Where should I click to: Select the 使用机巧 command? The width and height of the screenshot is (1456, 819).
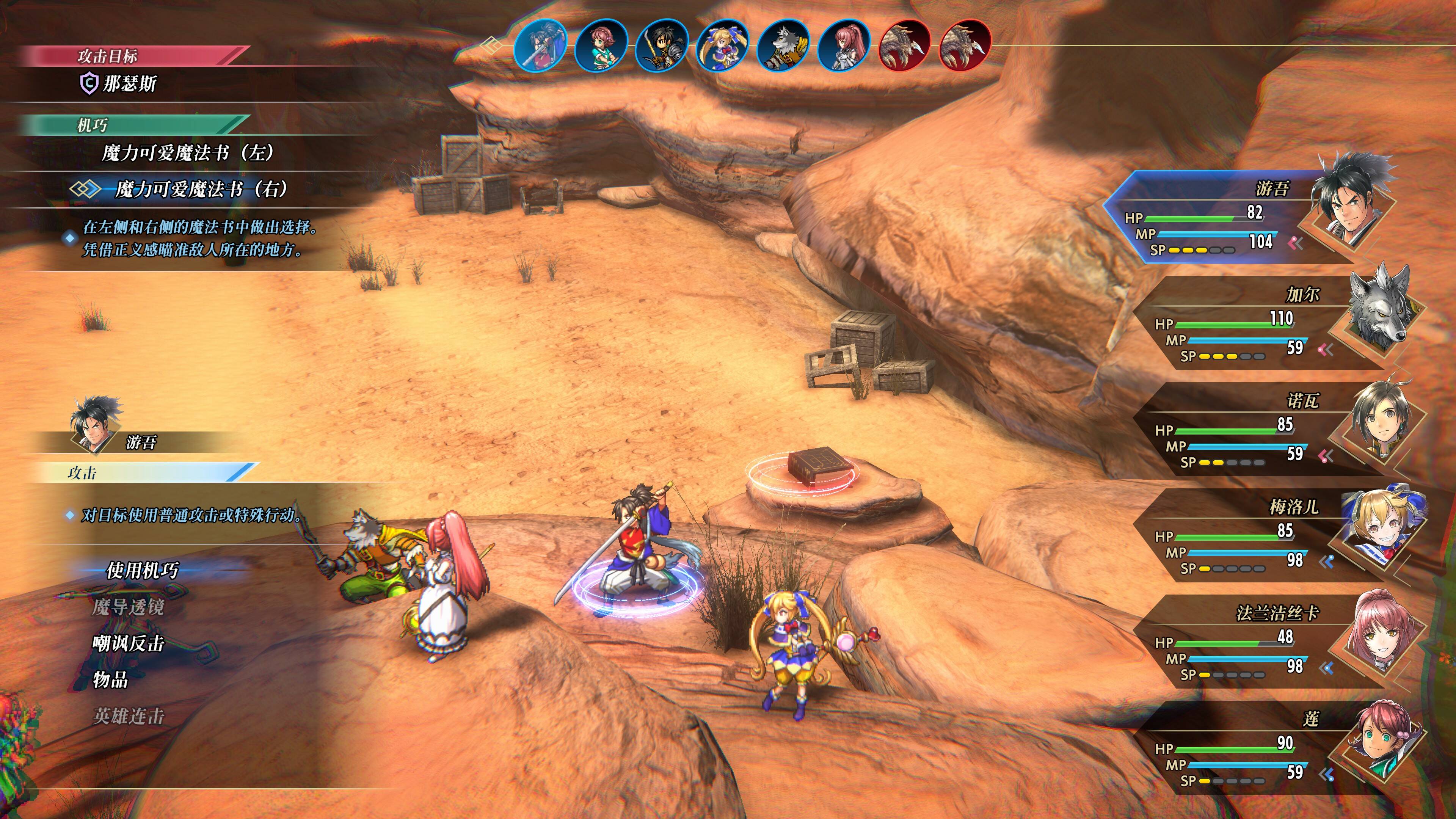pyautogui.click(x=143, y=570)
